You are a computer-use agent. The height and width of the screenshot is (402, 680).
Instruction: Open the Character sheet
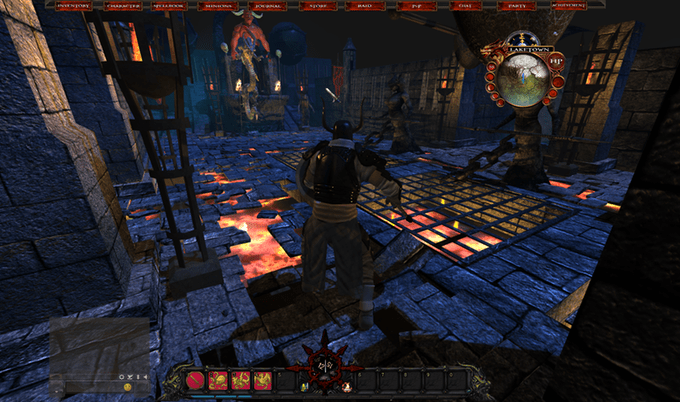pyautogui.click(x=119, y=6)
